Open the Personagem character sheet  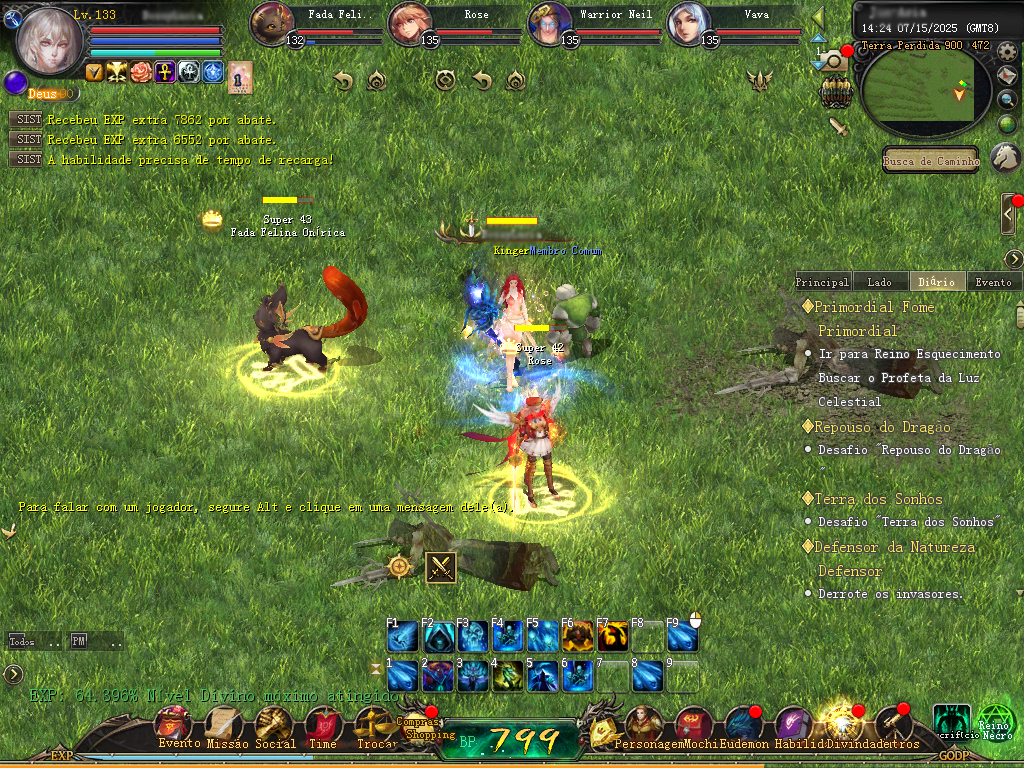[x=645, y=725]
